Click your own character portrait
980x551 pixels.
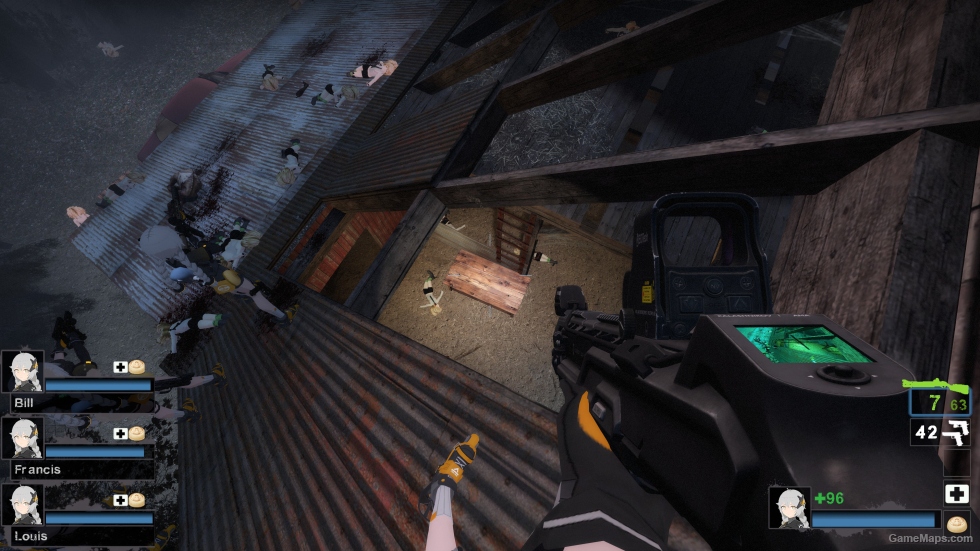(x=789, y=507)
